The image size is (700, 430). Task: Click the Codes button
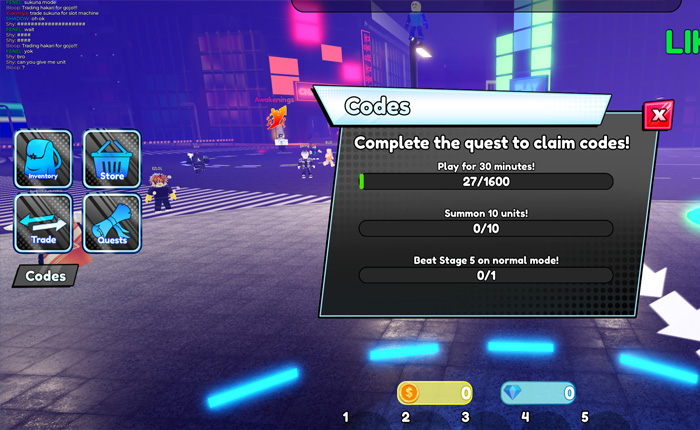[45, 276]
